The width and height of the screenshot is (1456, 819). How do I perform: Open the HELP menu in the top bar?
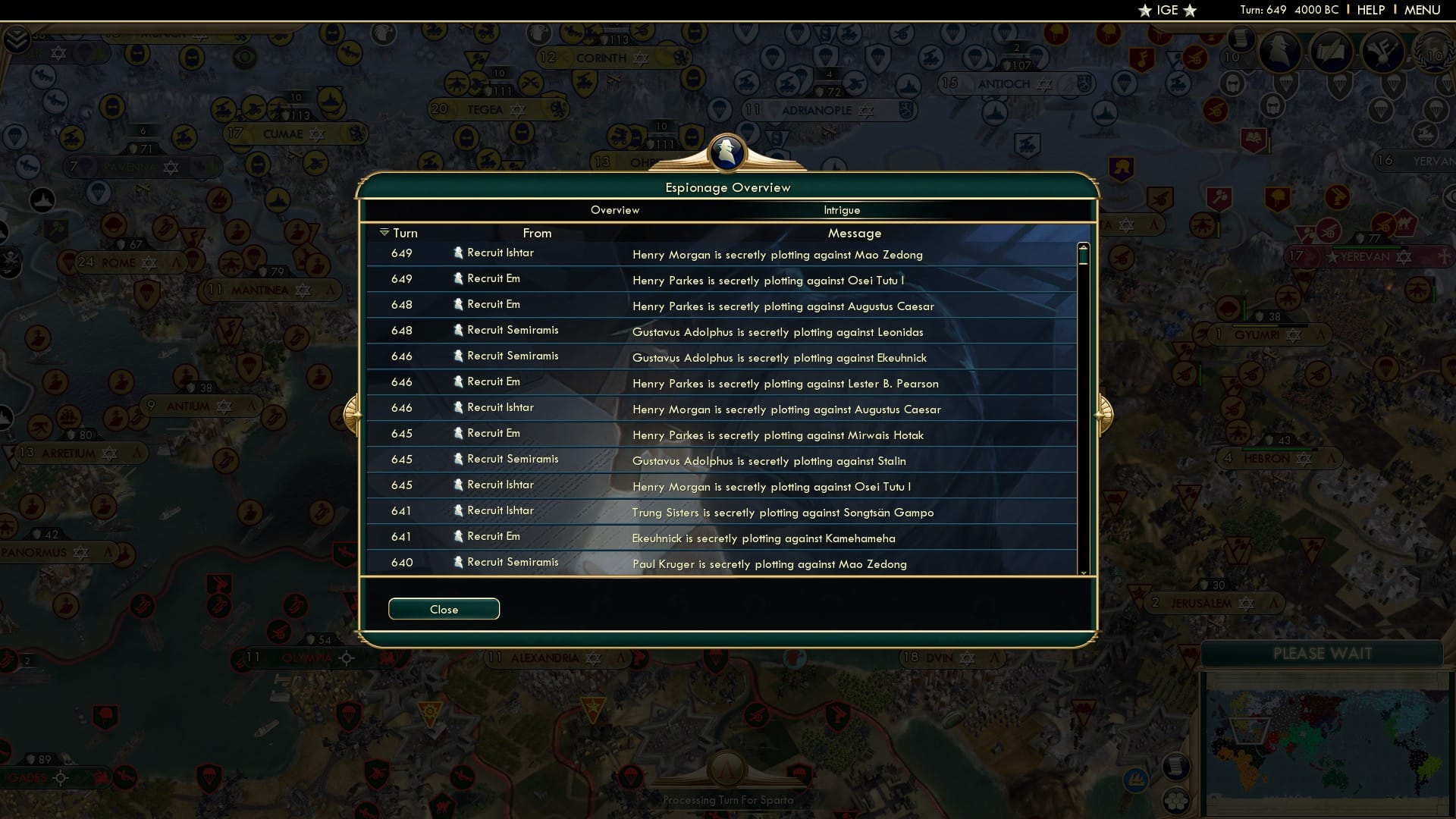click(1370, 10)
